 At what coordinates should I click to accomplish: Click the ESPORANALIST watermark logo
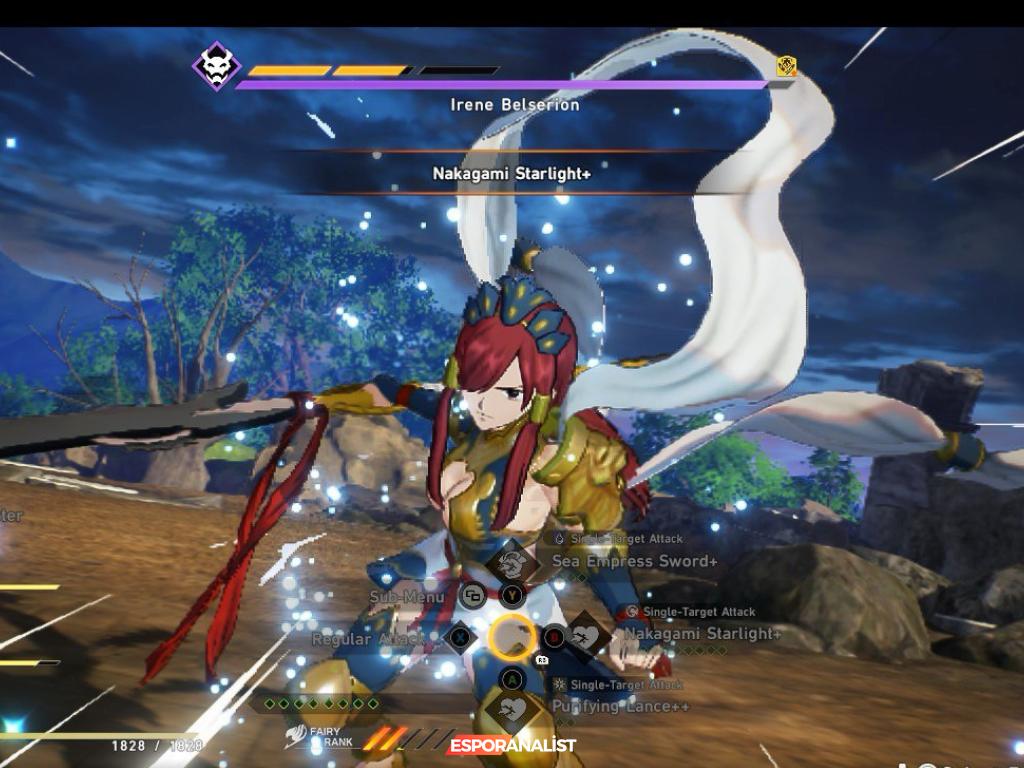pyautogui.click(x=512, y=746)
